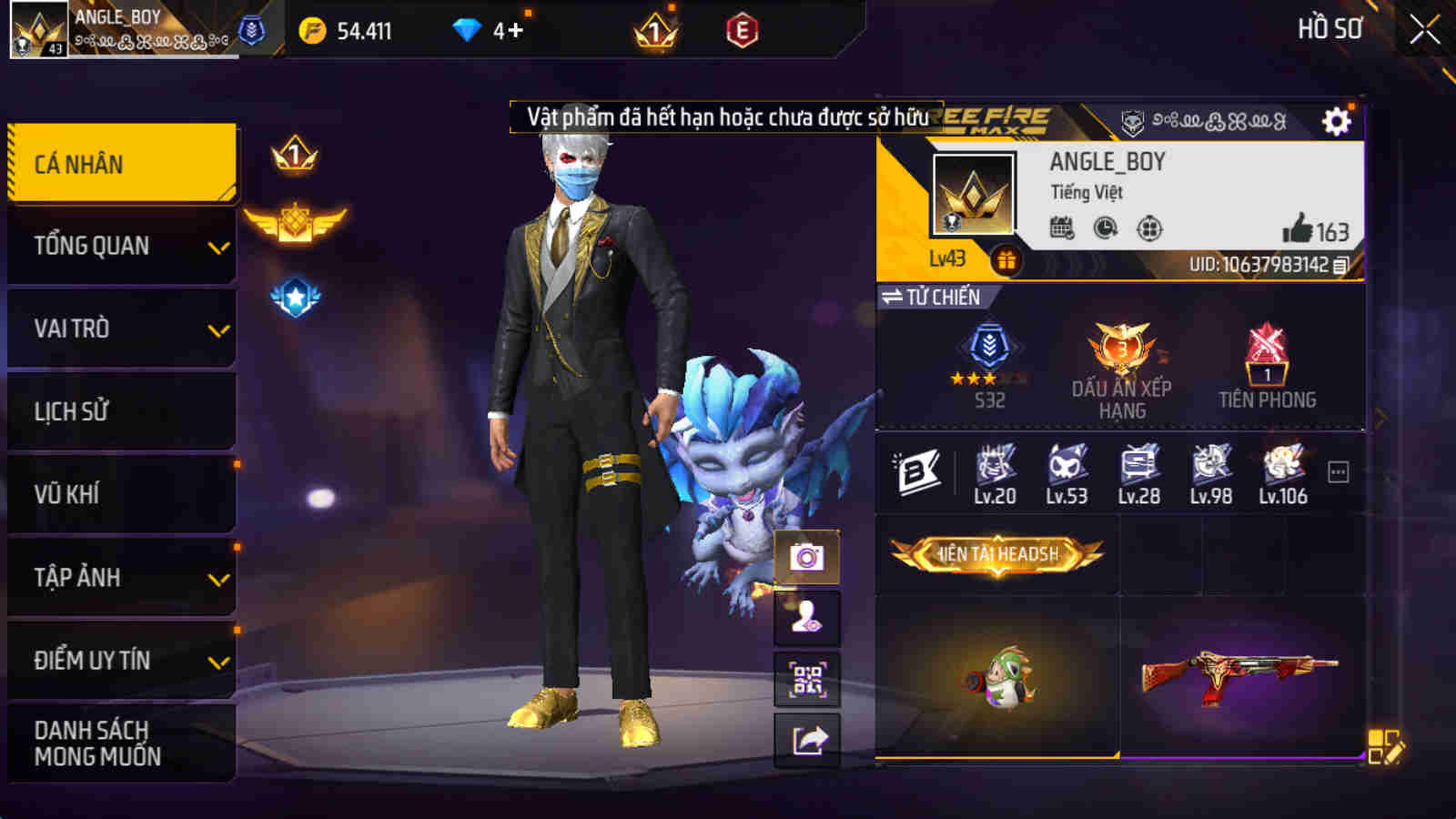Select the camera screenshot tool
This screenshot has width=1456, height=819.
coord(806,558)
